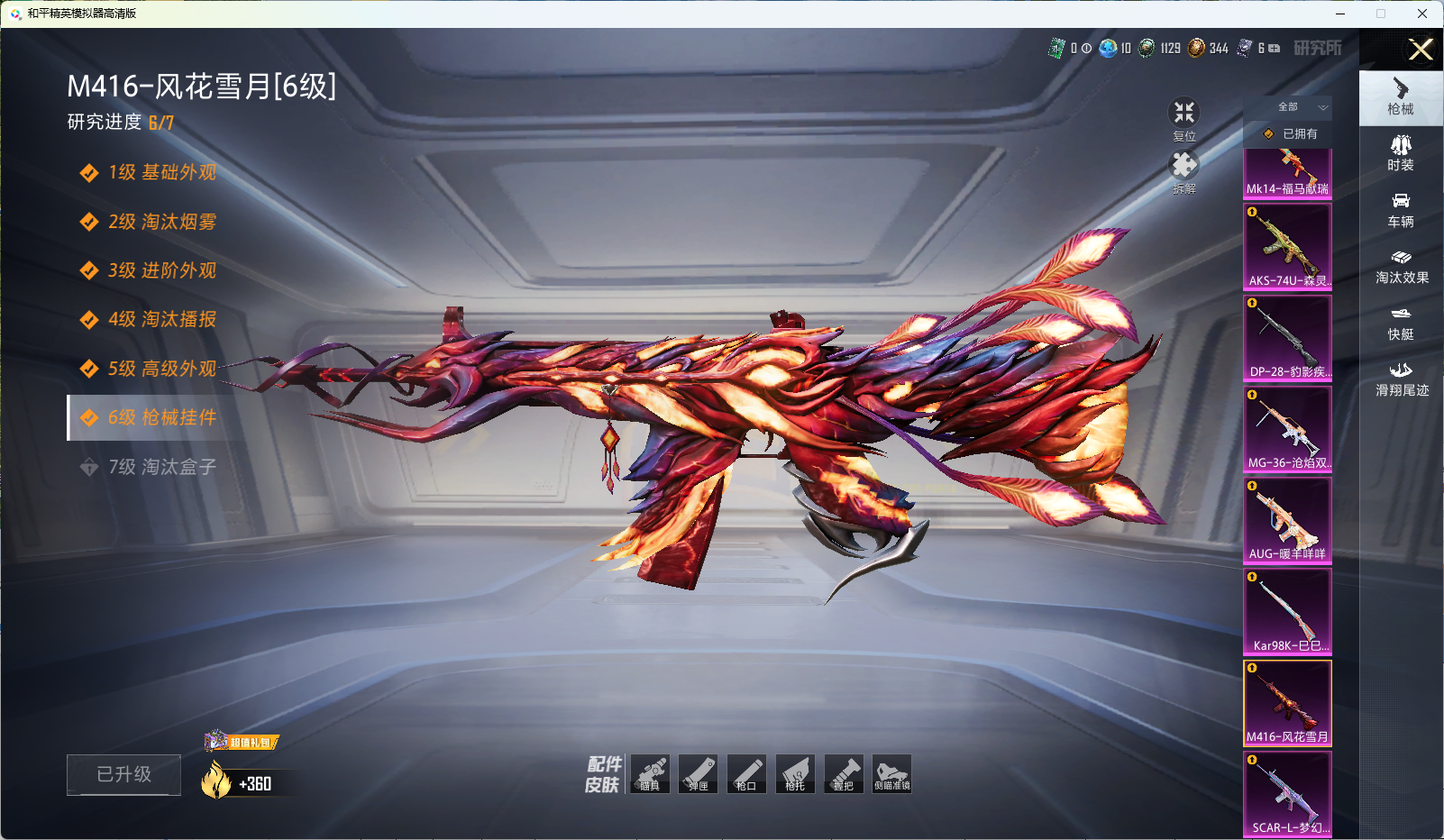Open the 瞄具 scope attachment slot
Screen dimensions: 1444x840
(x=650, y=773)
